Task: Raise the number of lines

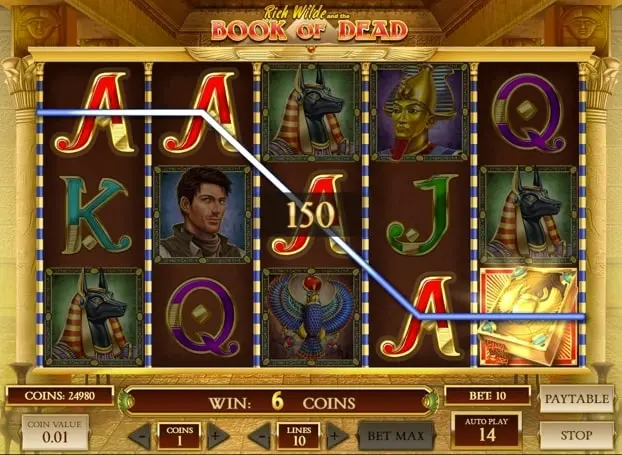Action: coord(336,436)
